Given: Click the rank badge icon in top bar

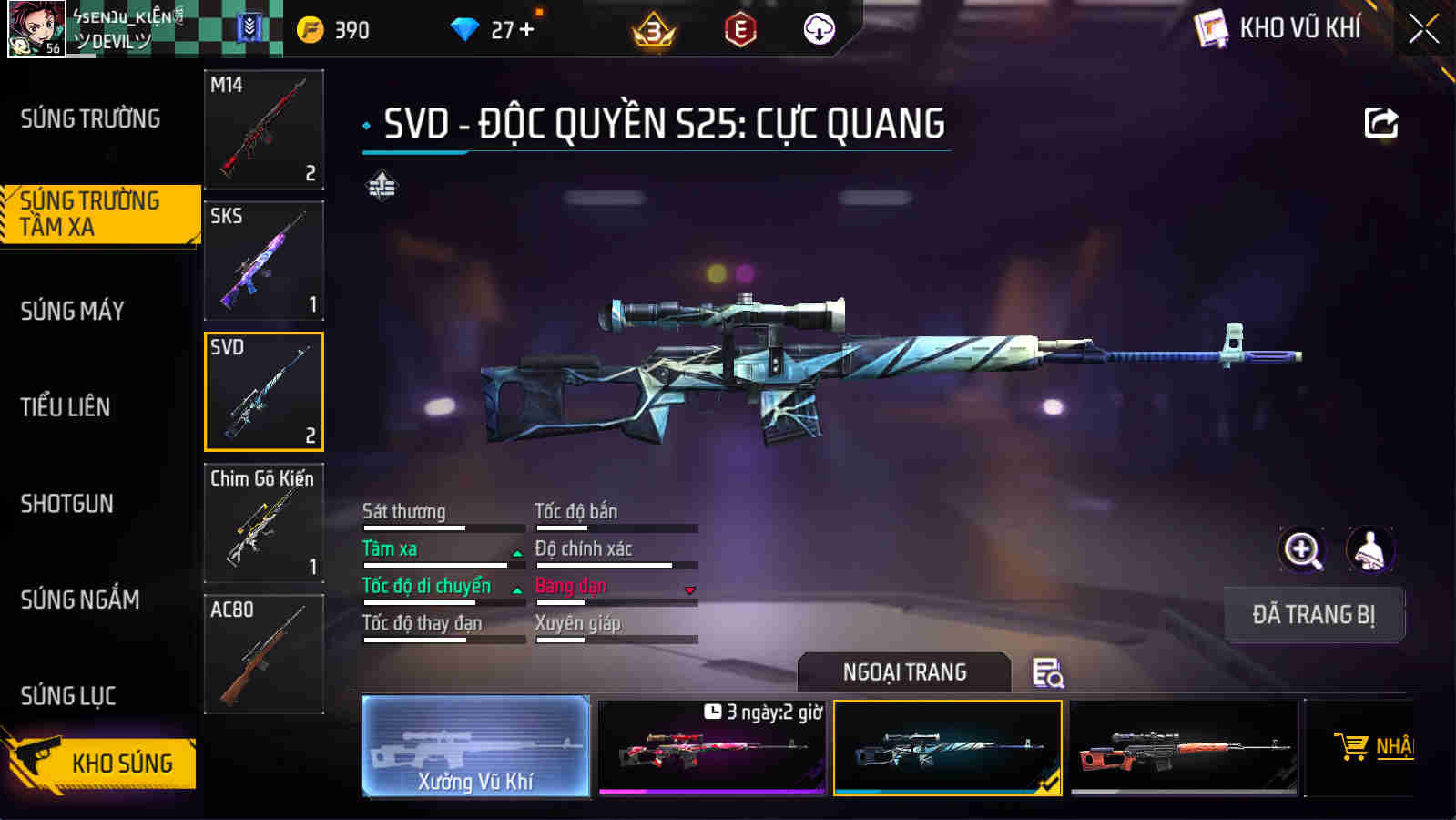Looking at the screenshot, I should [x=655, y=27].
